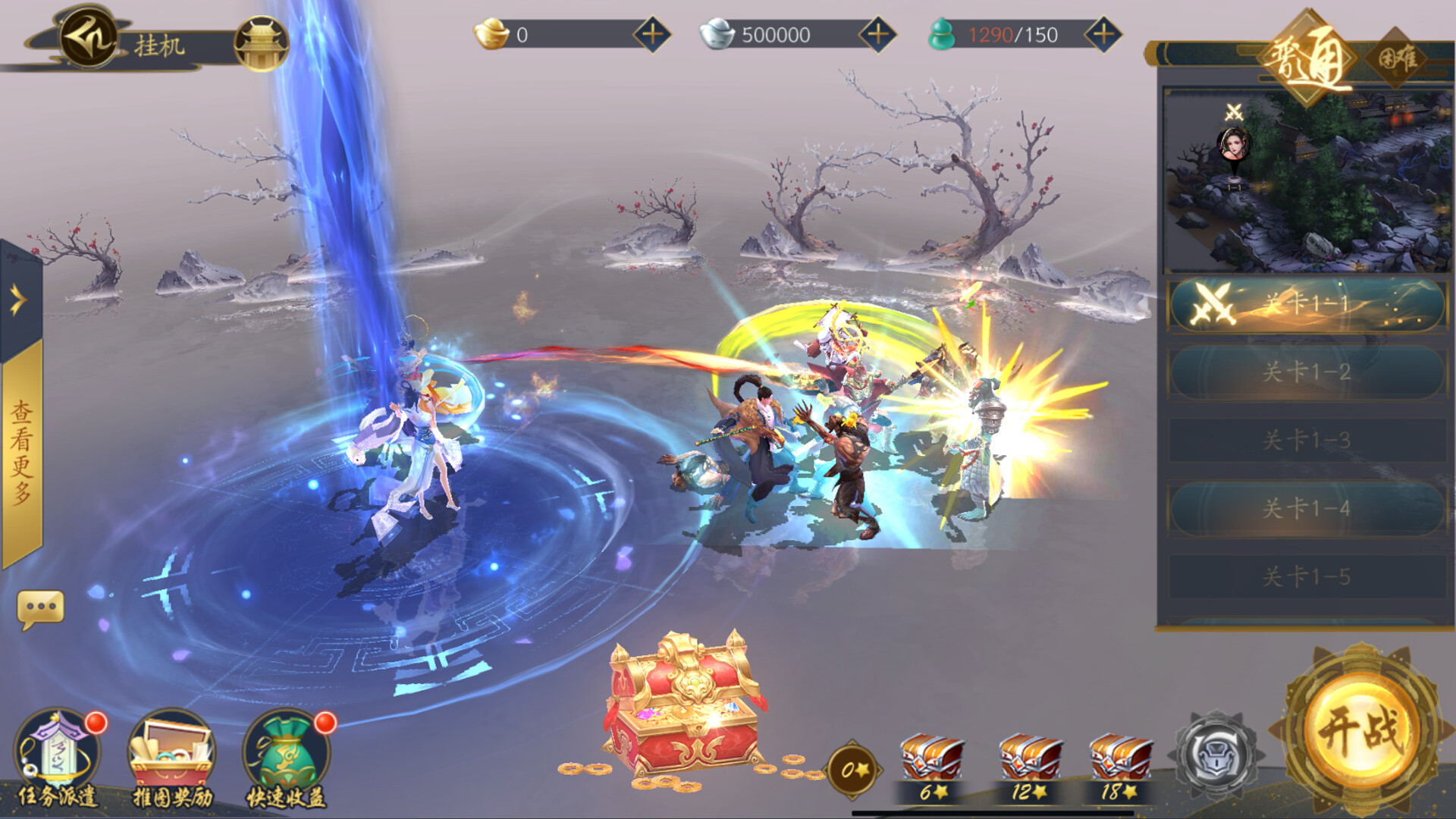Screen dimensions: 1456x819
Task: Click the plus next to the 1290/150 gourd
Action: tap(1103, 33)
